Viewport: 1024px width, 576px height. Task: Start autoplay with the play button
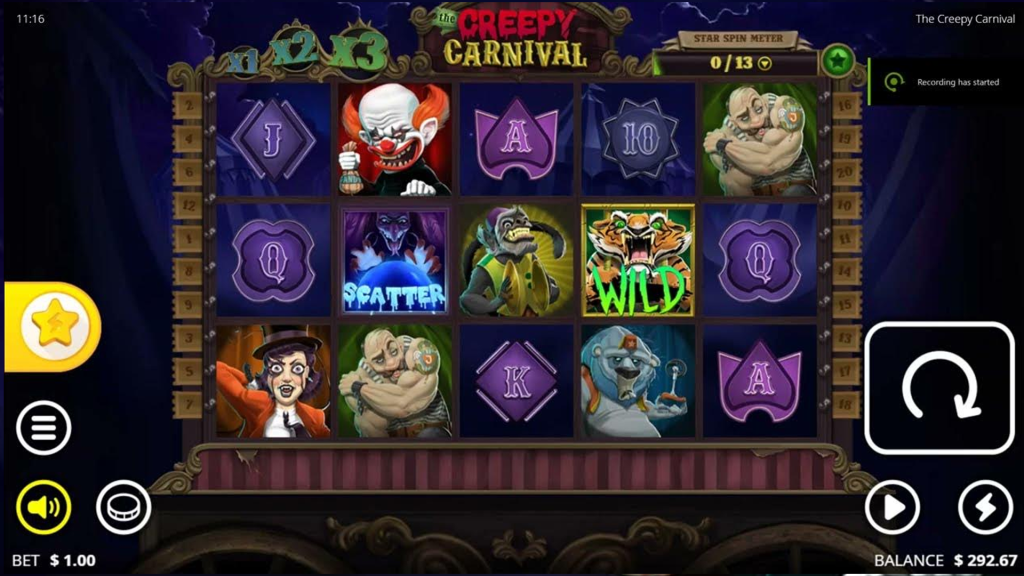[x=892, y=508]
